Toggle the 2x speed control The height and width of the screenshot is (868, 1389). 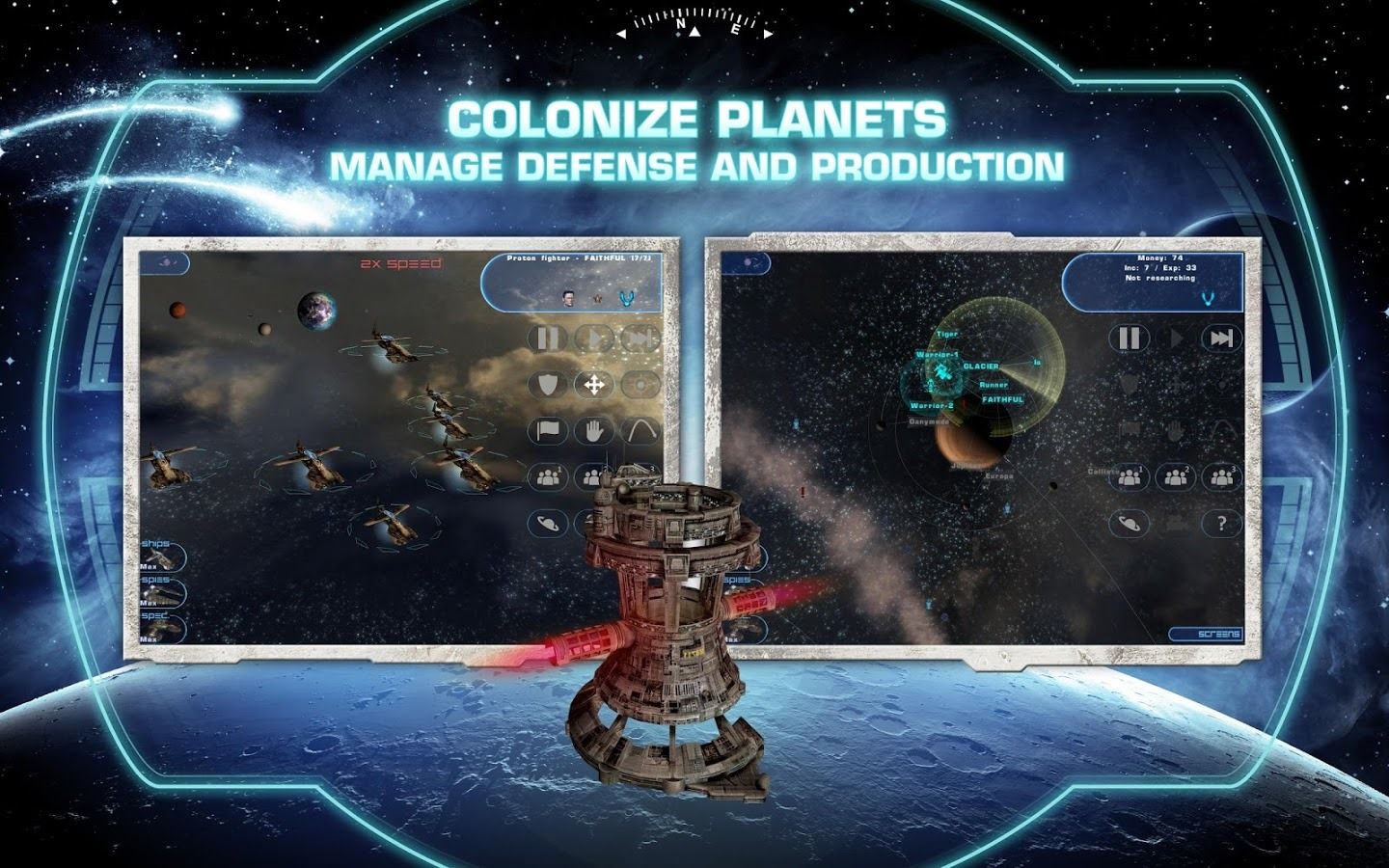coord(398,261)
